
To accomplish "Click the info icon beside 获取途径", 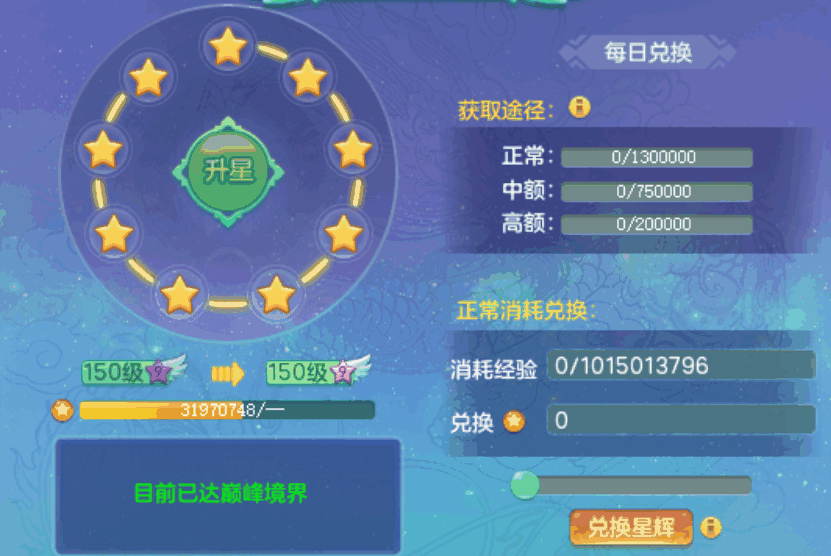I will (x=579, y=107).
